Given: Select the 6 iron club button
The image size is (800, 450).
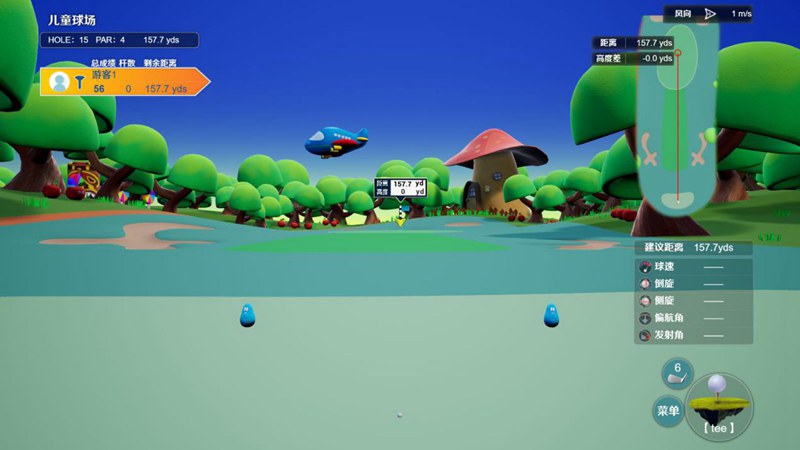Looking at the screenshot, I should click(677, 374).
